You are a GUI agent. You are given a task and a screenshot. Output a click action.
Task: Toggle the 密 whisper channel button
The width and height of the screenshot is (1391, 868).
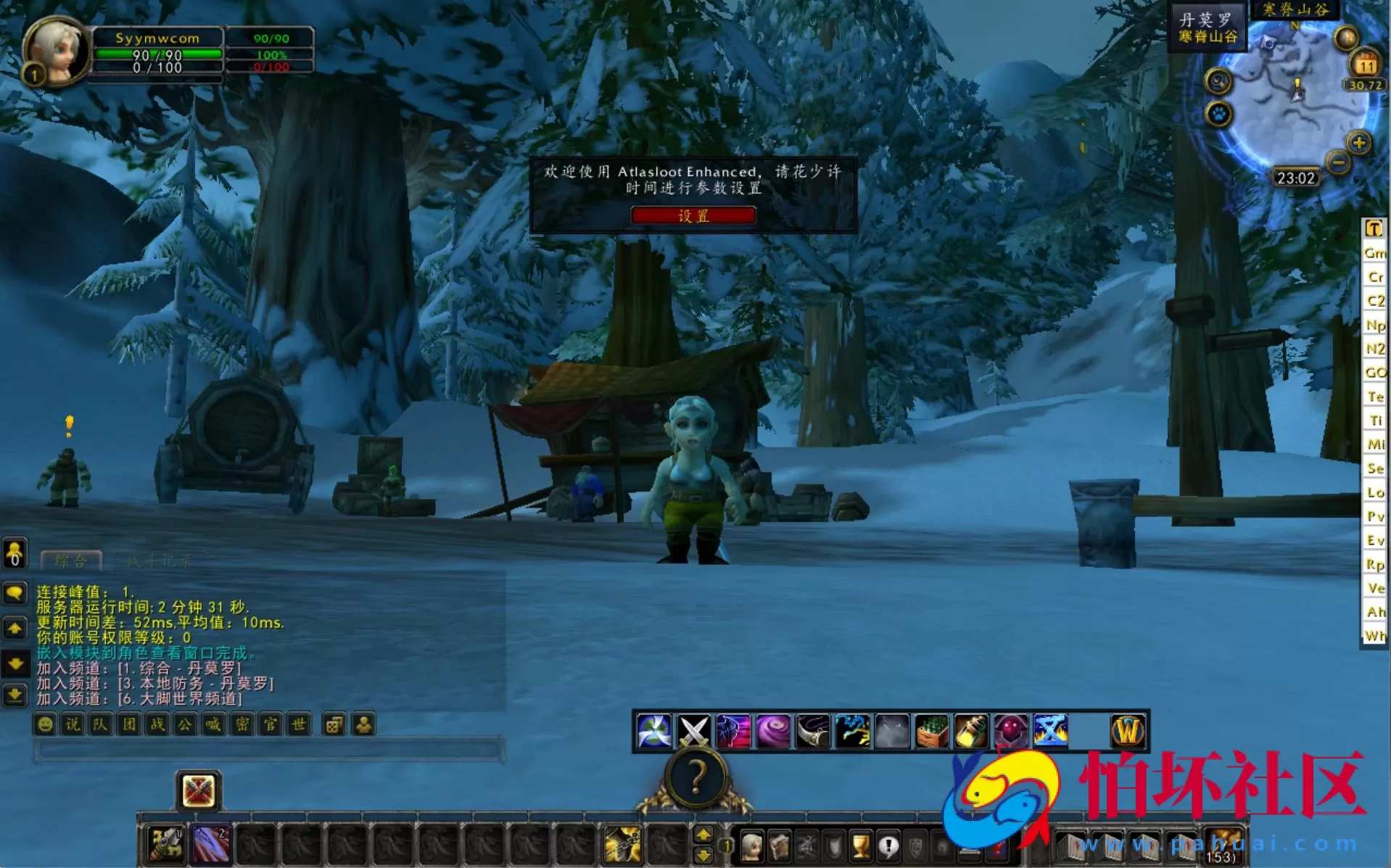point(239,724)
